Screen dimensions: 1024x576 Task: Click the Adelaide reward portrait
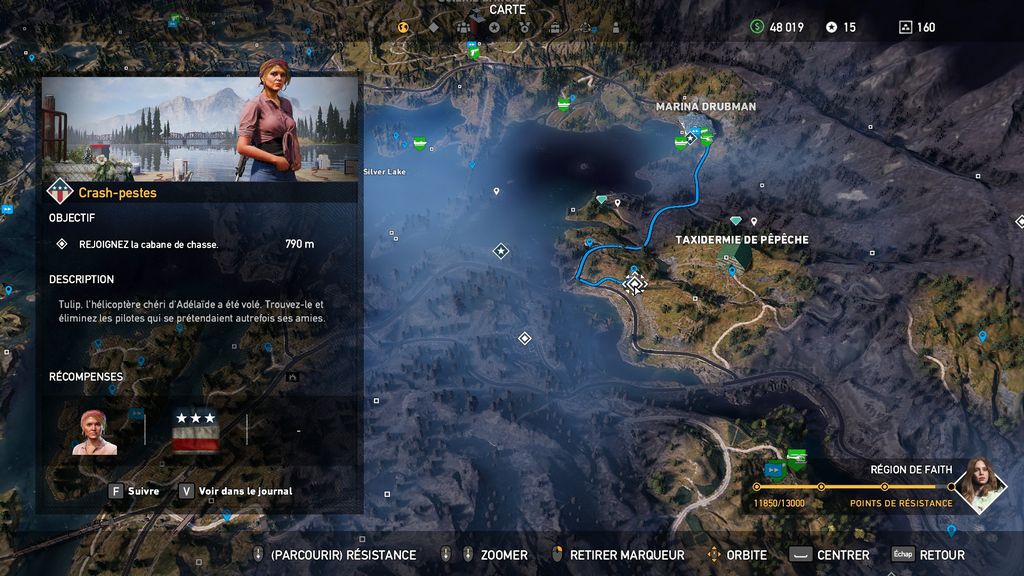pos(94,431)
